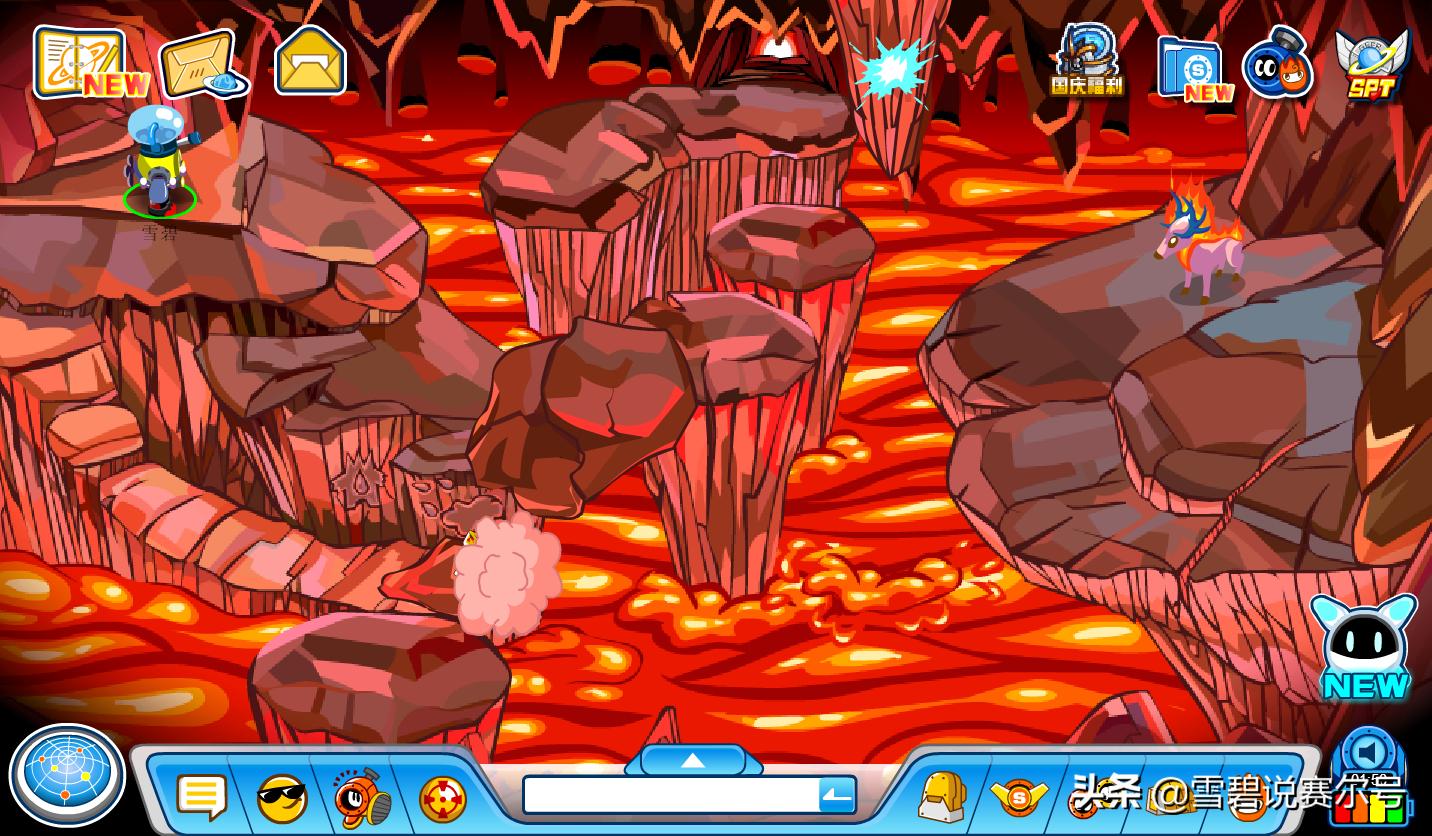Open the golden backpack icon
Image resolution: width=1432 pixels, height=836 pixels.
click(942, 797)
